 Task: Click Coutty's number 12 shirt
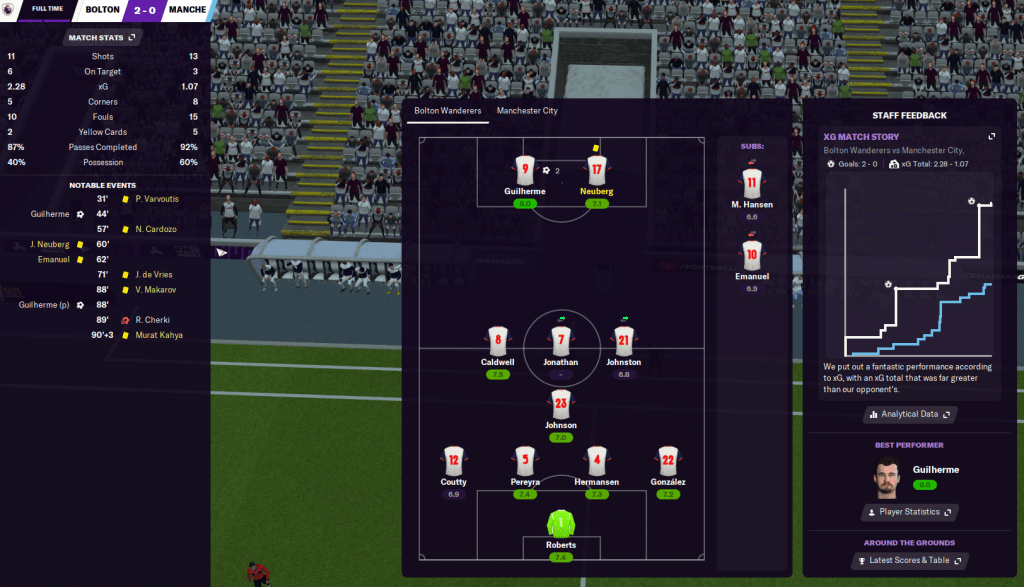(454, 461)
